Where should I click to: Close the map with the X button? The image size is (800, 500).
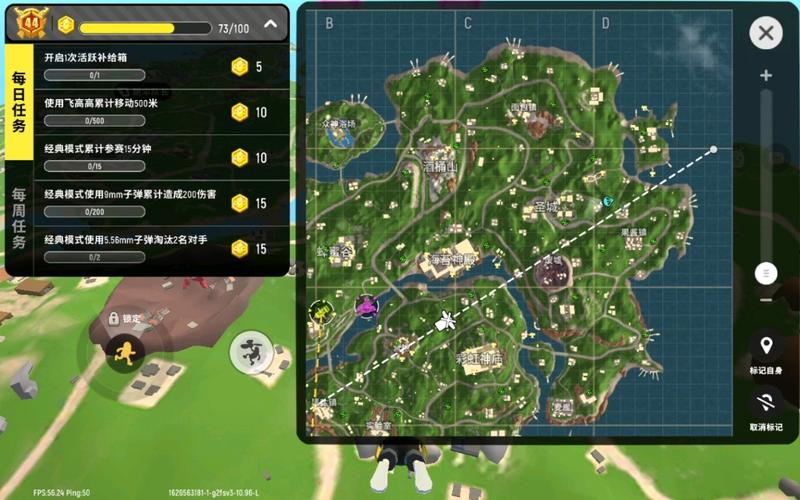(x=766, y=33)
